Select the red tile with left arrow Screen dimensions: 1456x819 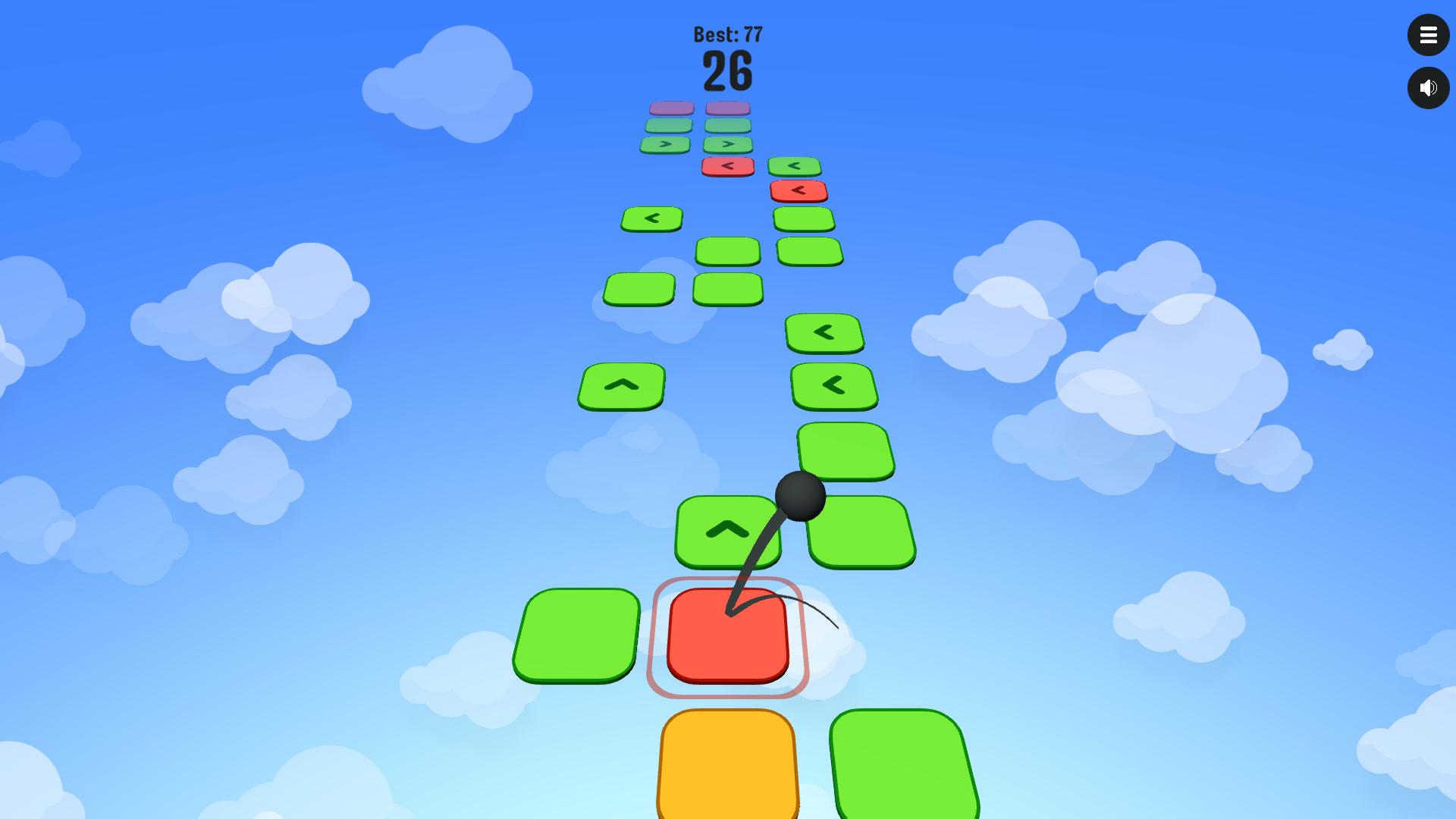coord(796,190)
